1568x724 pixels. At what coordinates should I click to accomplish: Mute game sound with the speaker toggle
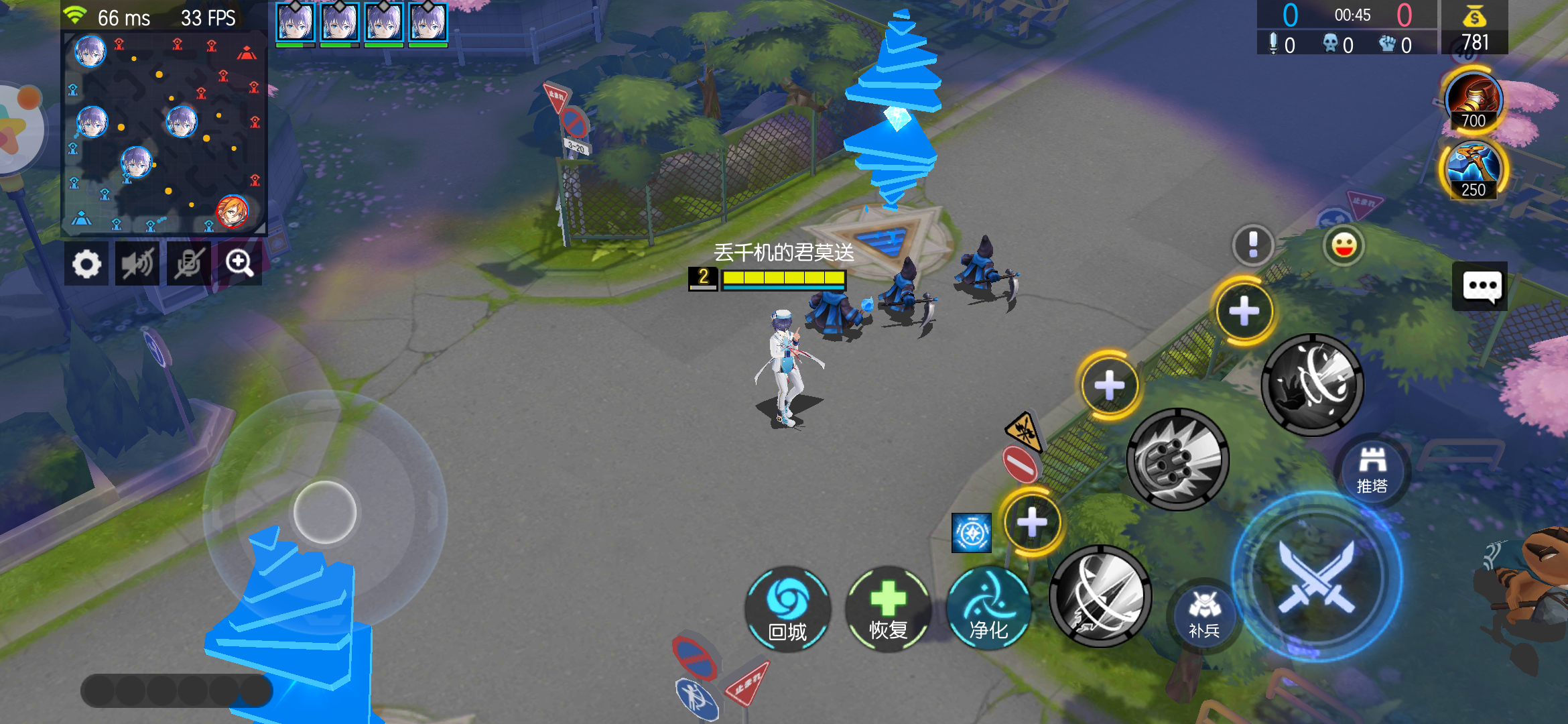pyautogui.click(x=137, y=263)
